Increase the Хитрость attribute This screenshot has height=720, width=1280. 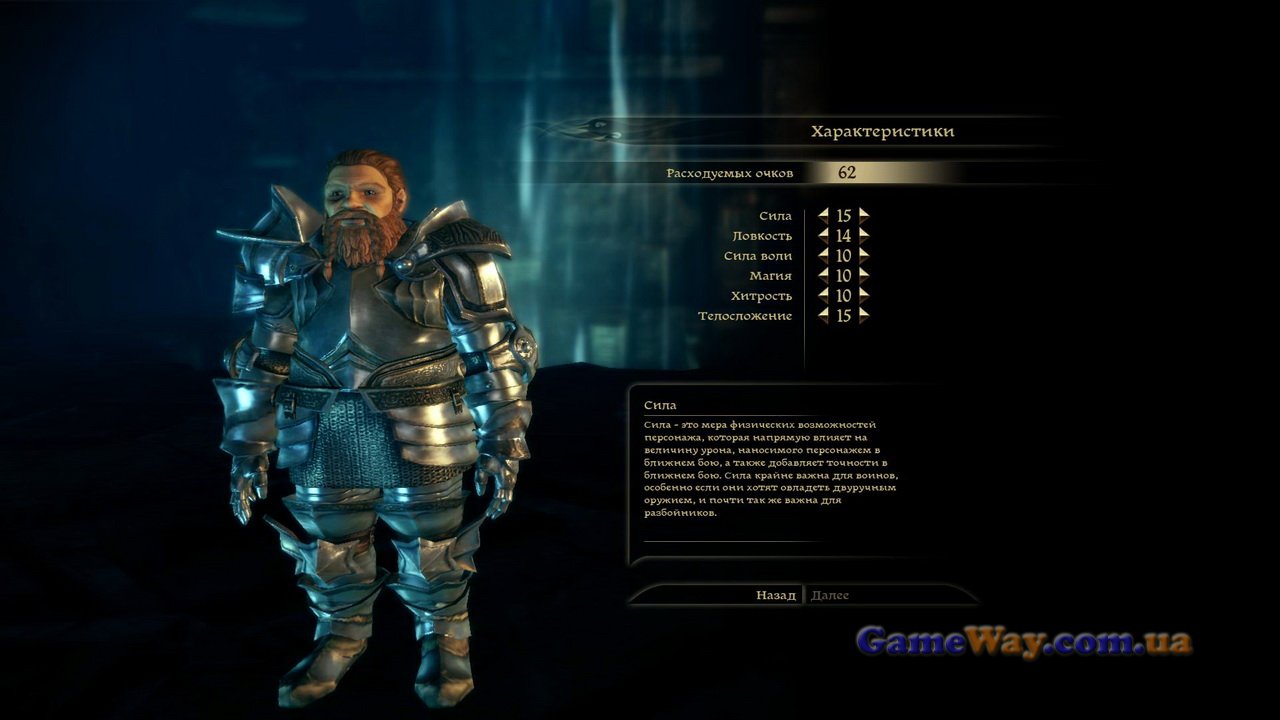click(864, 295)
